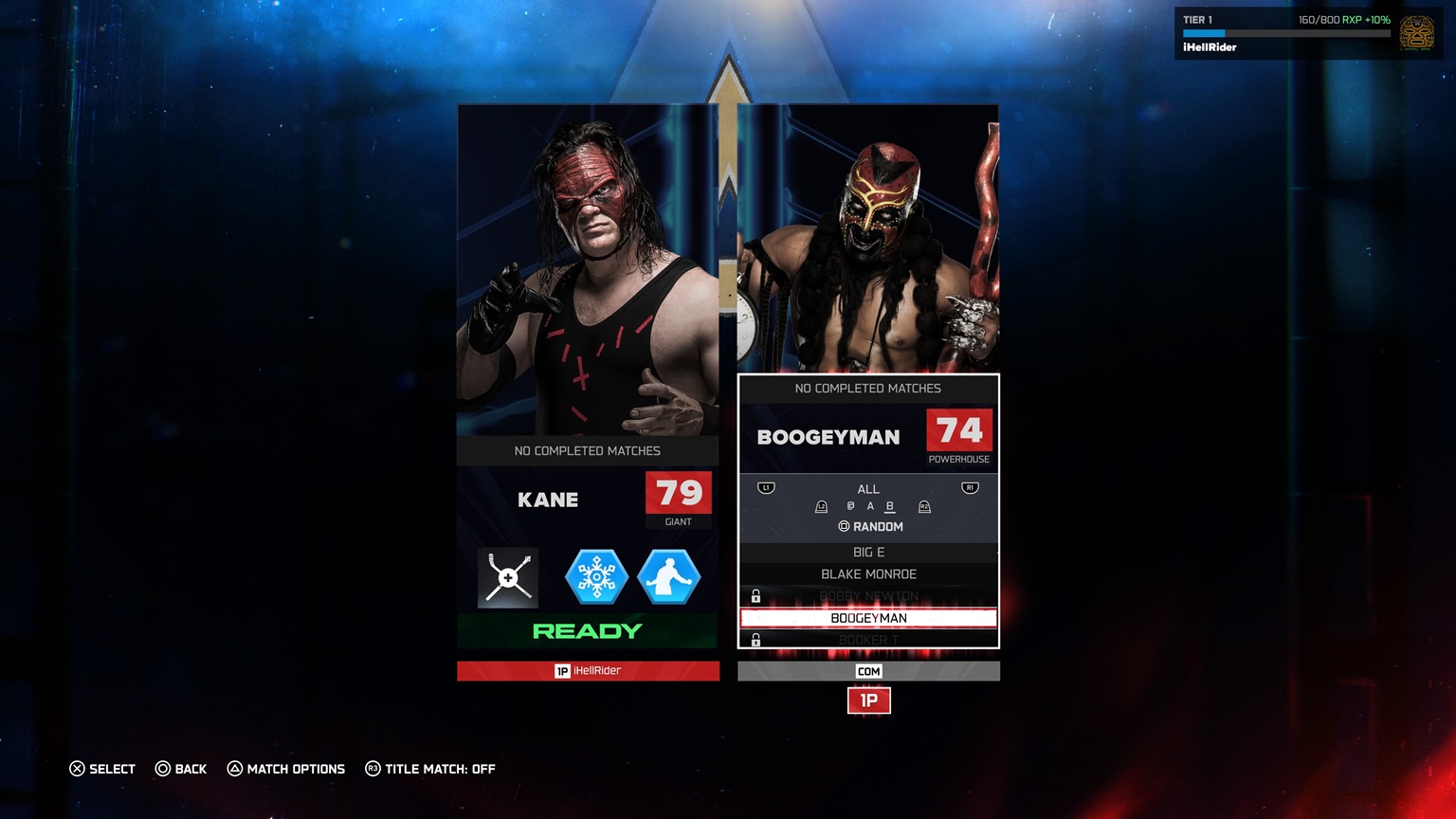
Task: Open the iHellRider profile banner
Action: (1308, 33)
